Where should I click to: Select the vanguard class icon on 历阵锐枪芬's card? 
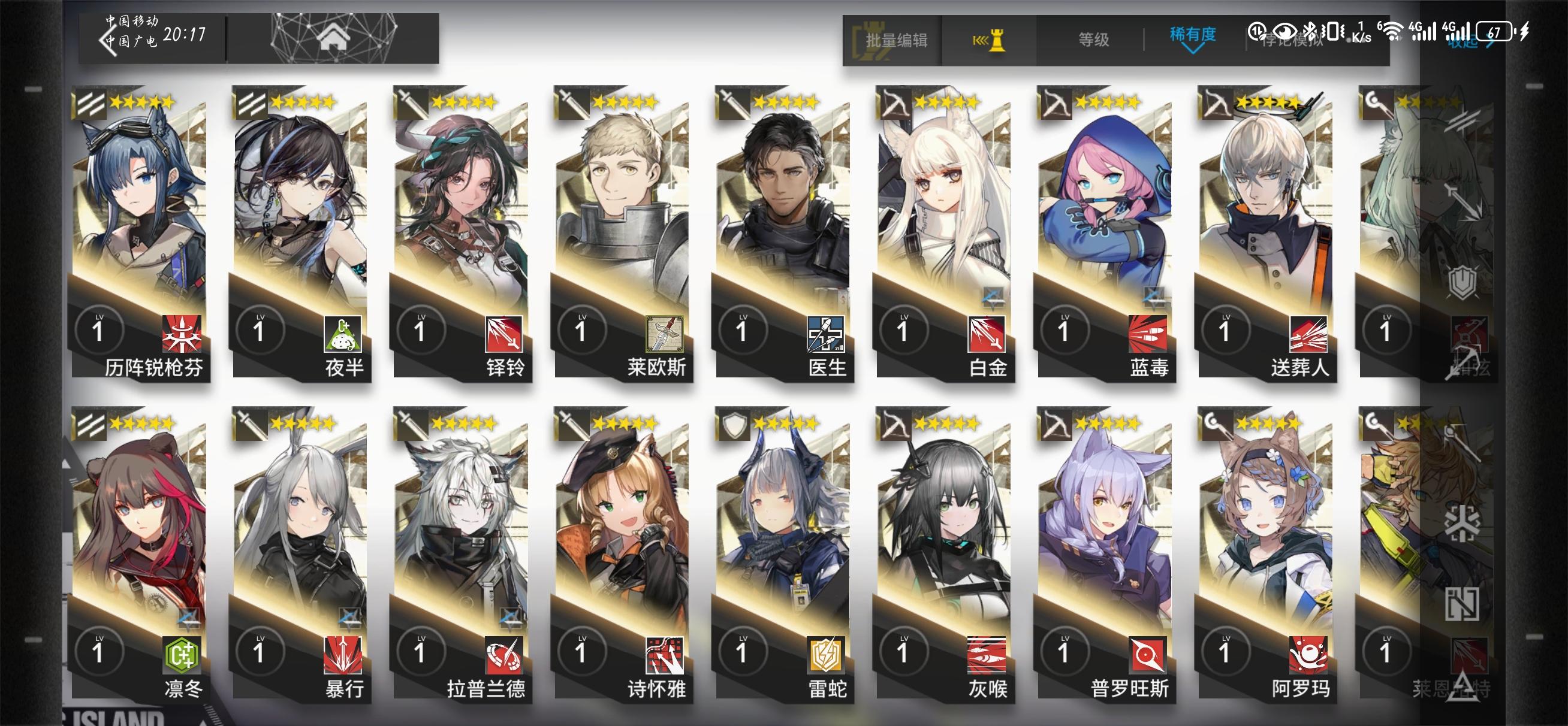[x=91, y=104]
